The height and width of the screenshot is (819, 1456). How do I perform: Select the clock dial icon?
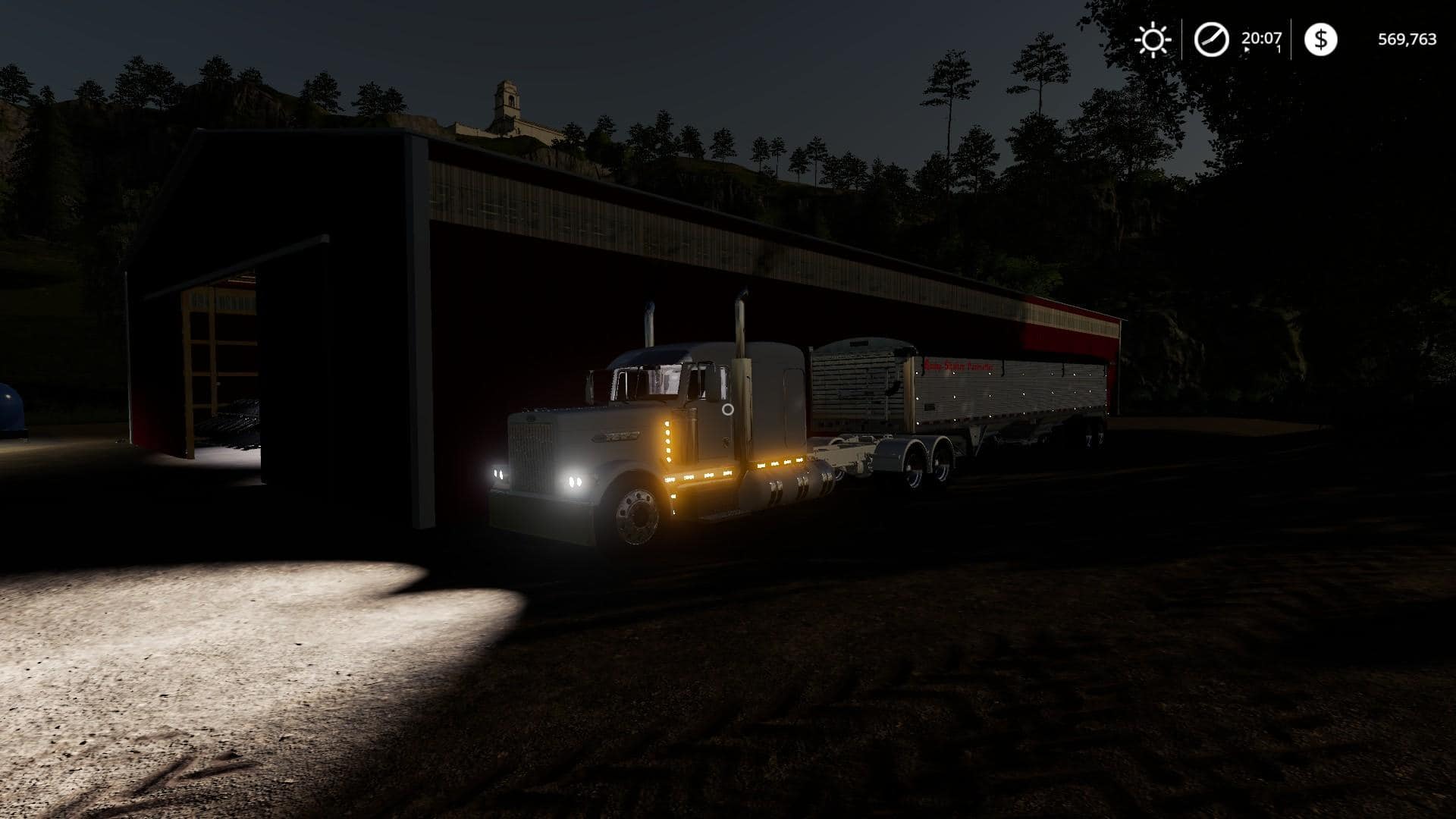(x=1211, y=39)
